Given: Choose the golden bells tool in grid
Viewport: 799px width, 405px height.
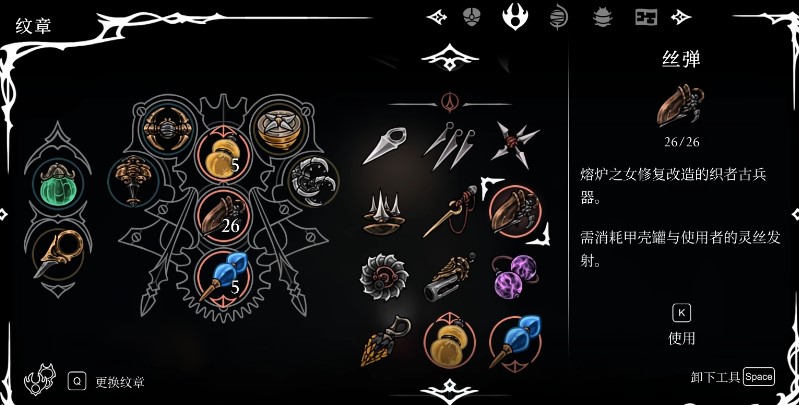Looking at the screenshot, I should (x=448, y=341).
